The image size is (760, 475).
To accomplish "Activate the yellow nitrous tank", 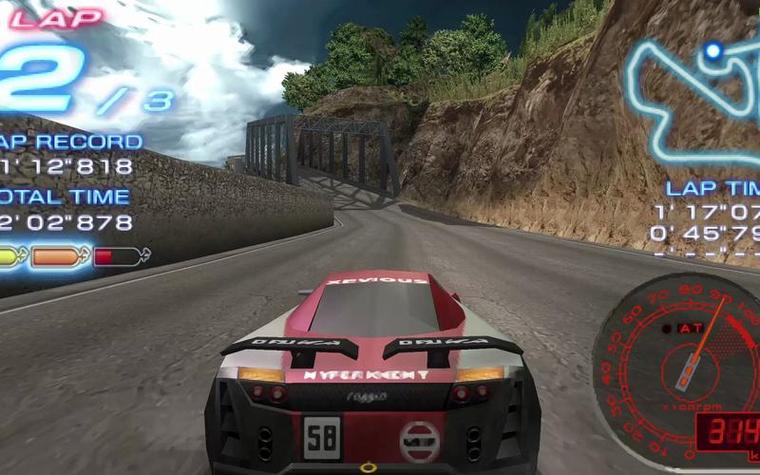I will tap(11, 257).
